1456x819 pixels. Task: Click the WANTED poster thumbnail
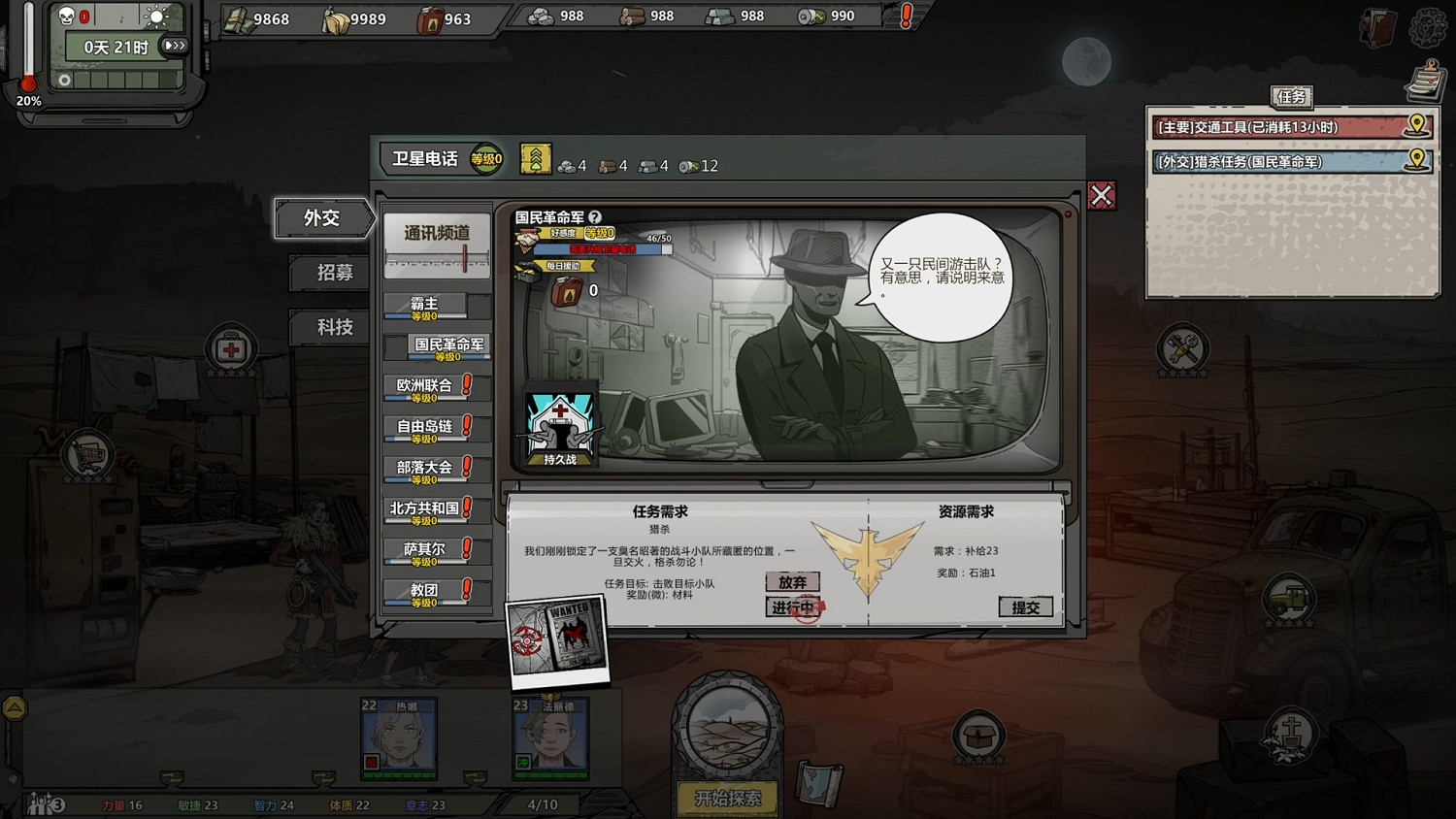point(557,639)
